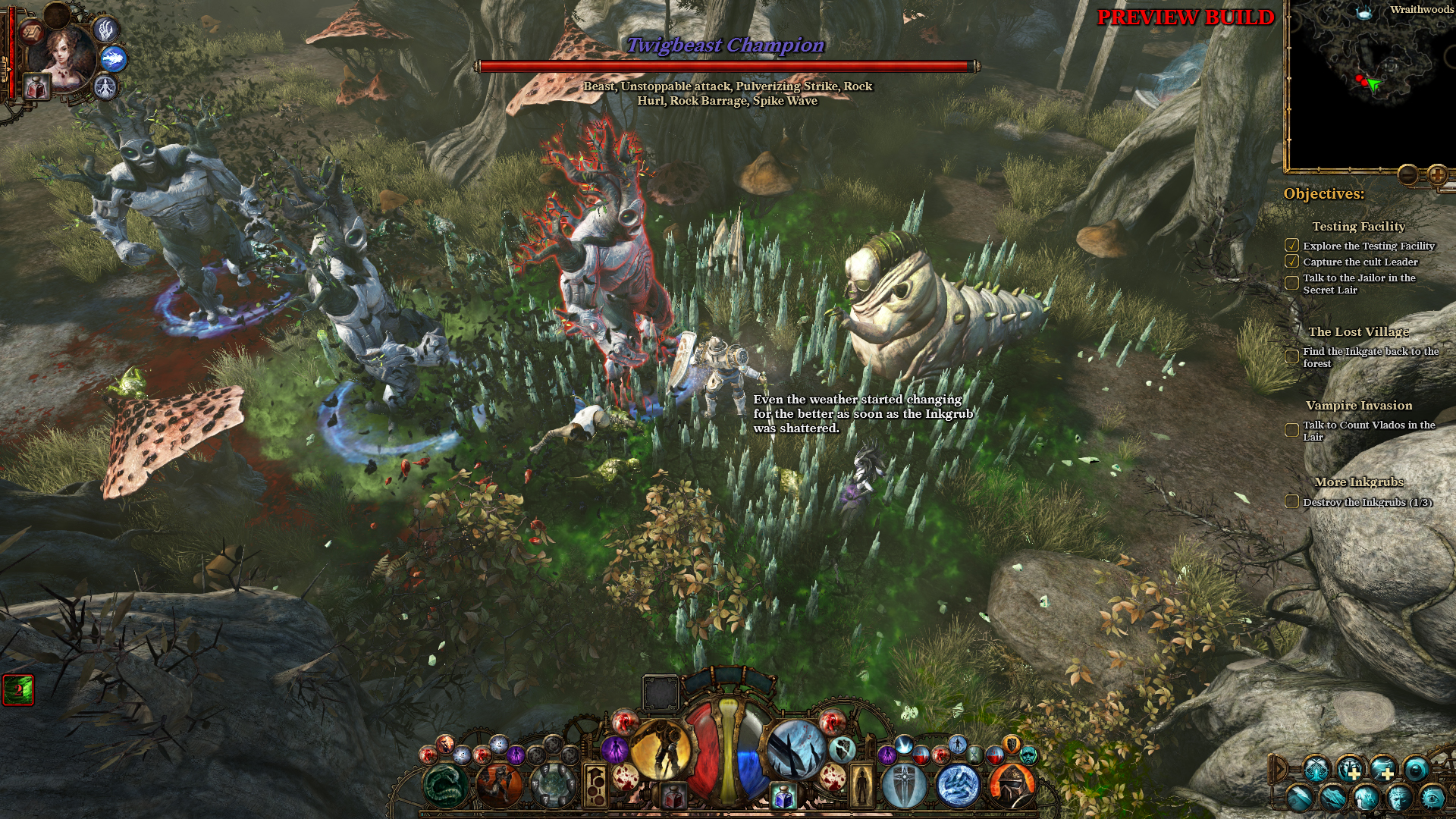Select the companion's ghostly hand skill icon
Image resolution: width=1456 pixels, height=819 pixels.
tap(105, 30)
